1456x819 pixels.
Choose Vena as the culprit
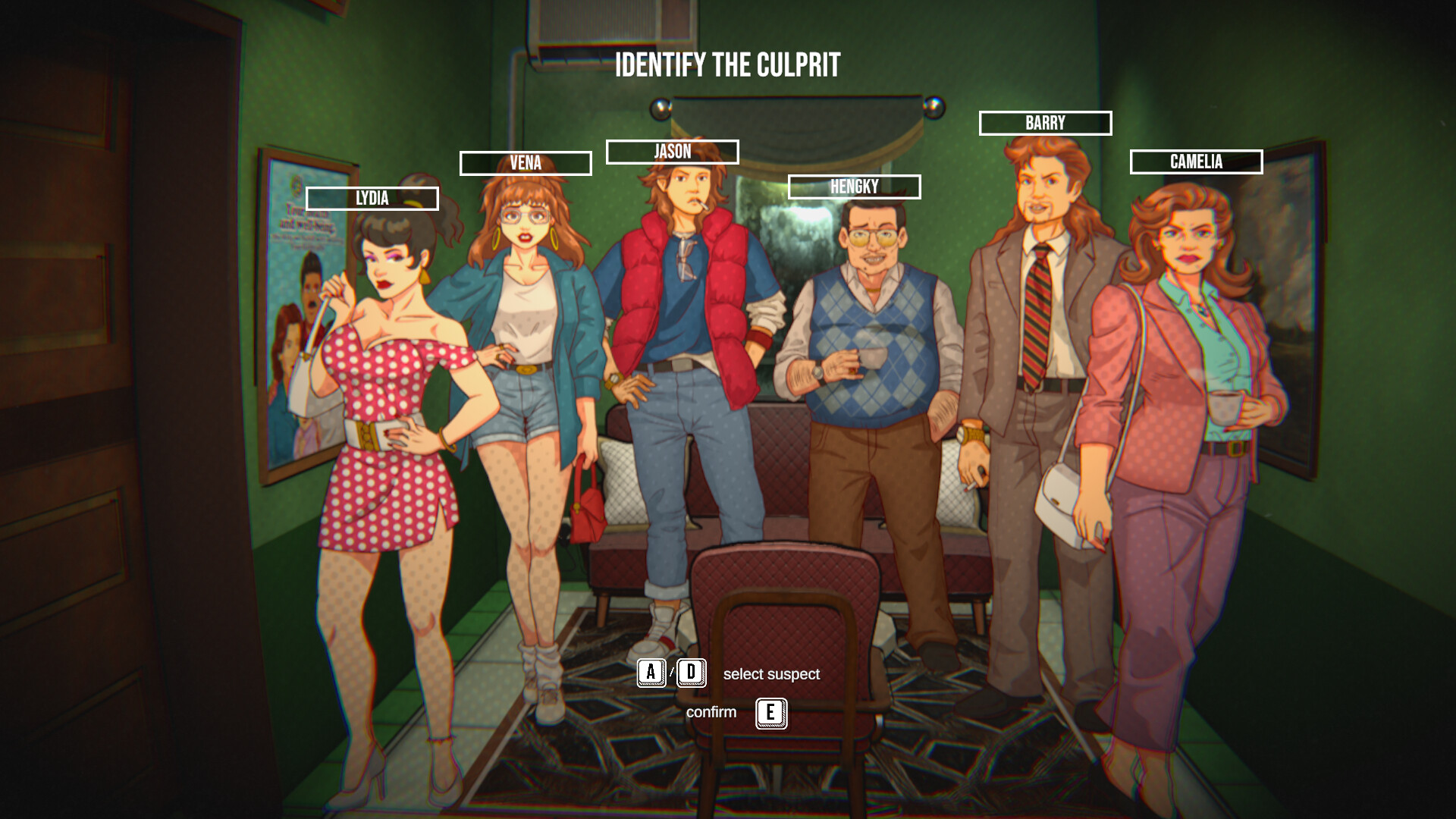click(x=526, y=163)
